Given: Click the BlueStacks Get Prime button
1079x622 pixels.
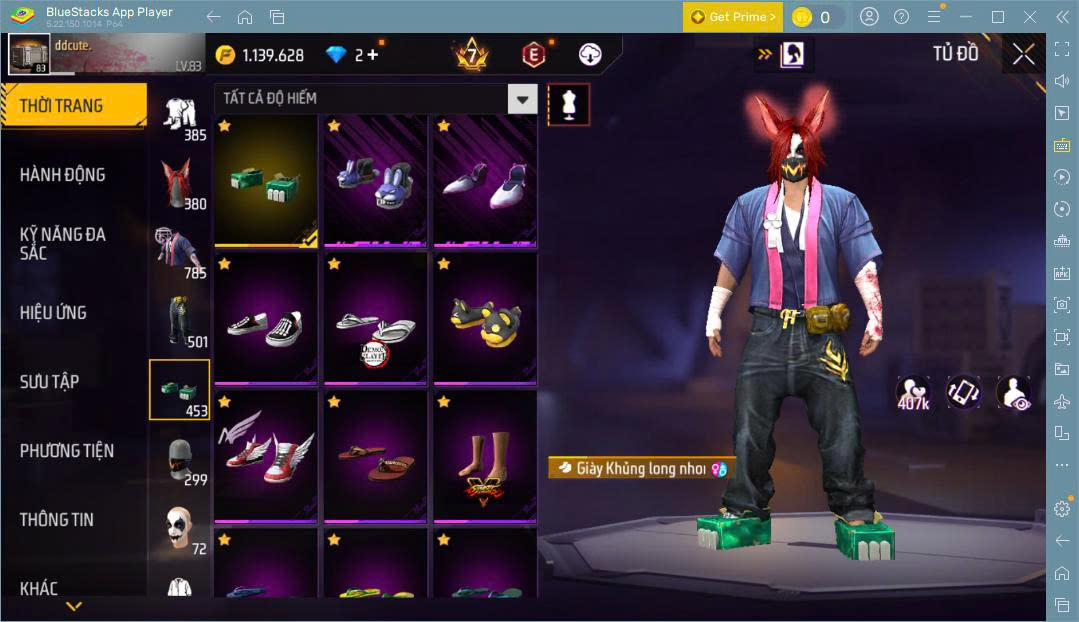Looking at the screenshot, I should 733,17.
